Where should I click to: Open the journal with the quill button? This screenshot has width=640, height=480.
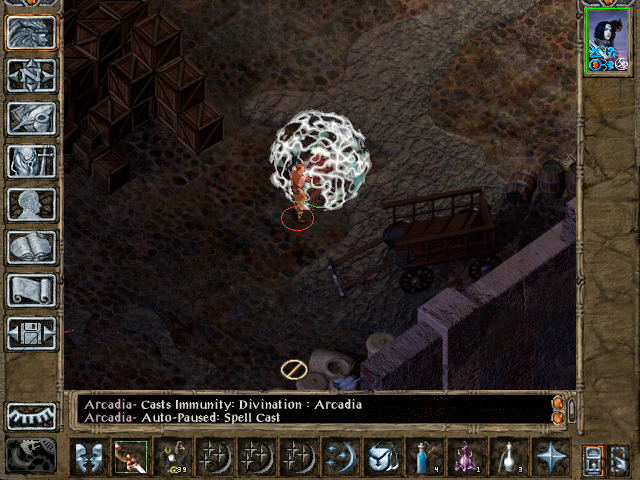click(31, 118)
